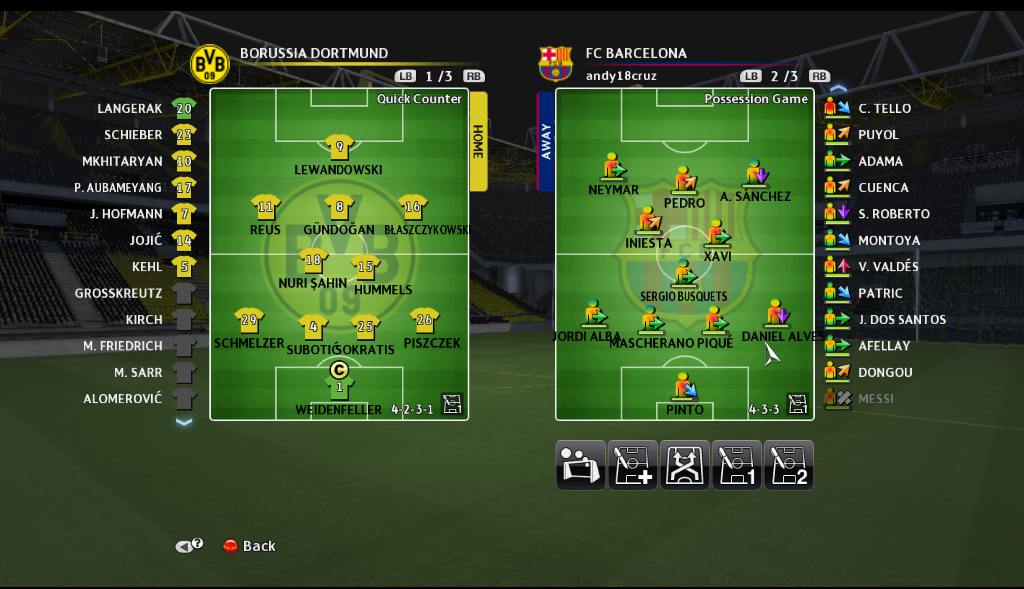
Task: Choose Xavi in the Barcelona formation
Action: 716,237
